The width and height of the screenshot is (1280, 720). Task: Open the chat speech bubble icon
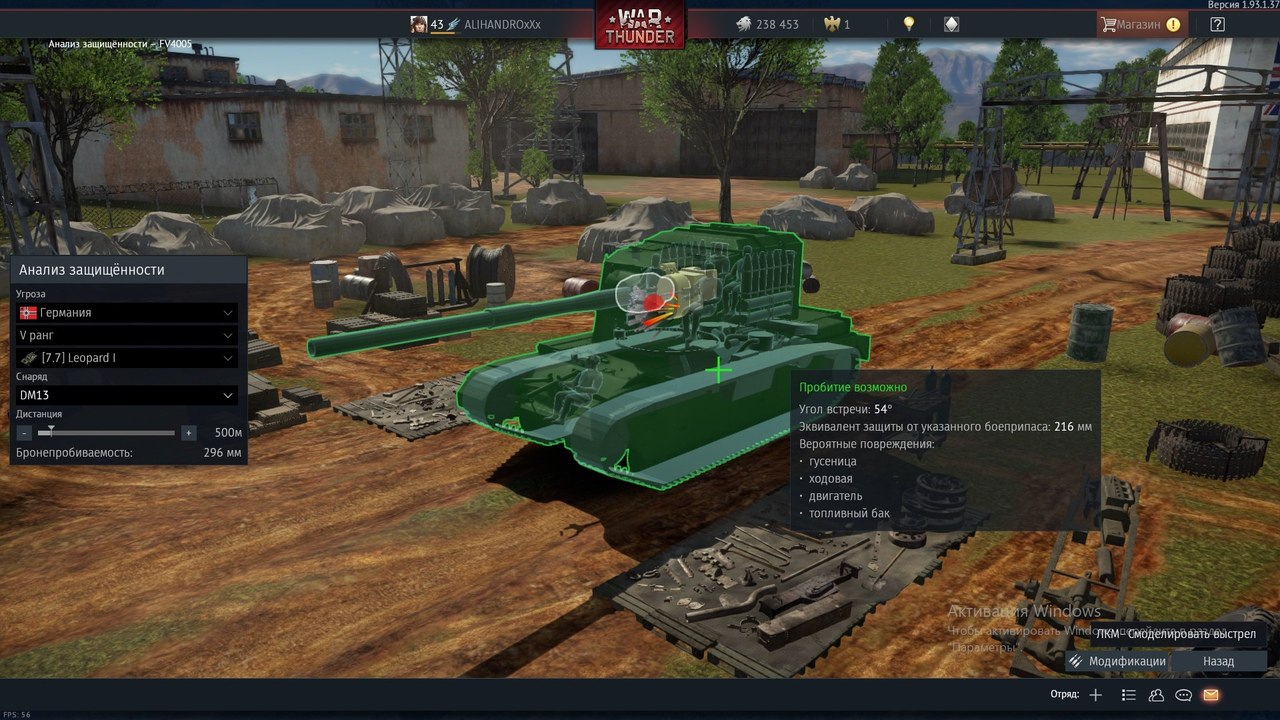(1184, 695)
